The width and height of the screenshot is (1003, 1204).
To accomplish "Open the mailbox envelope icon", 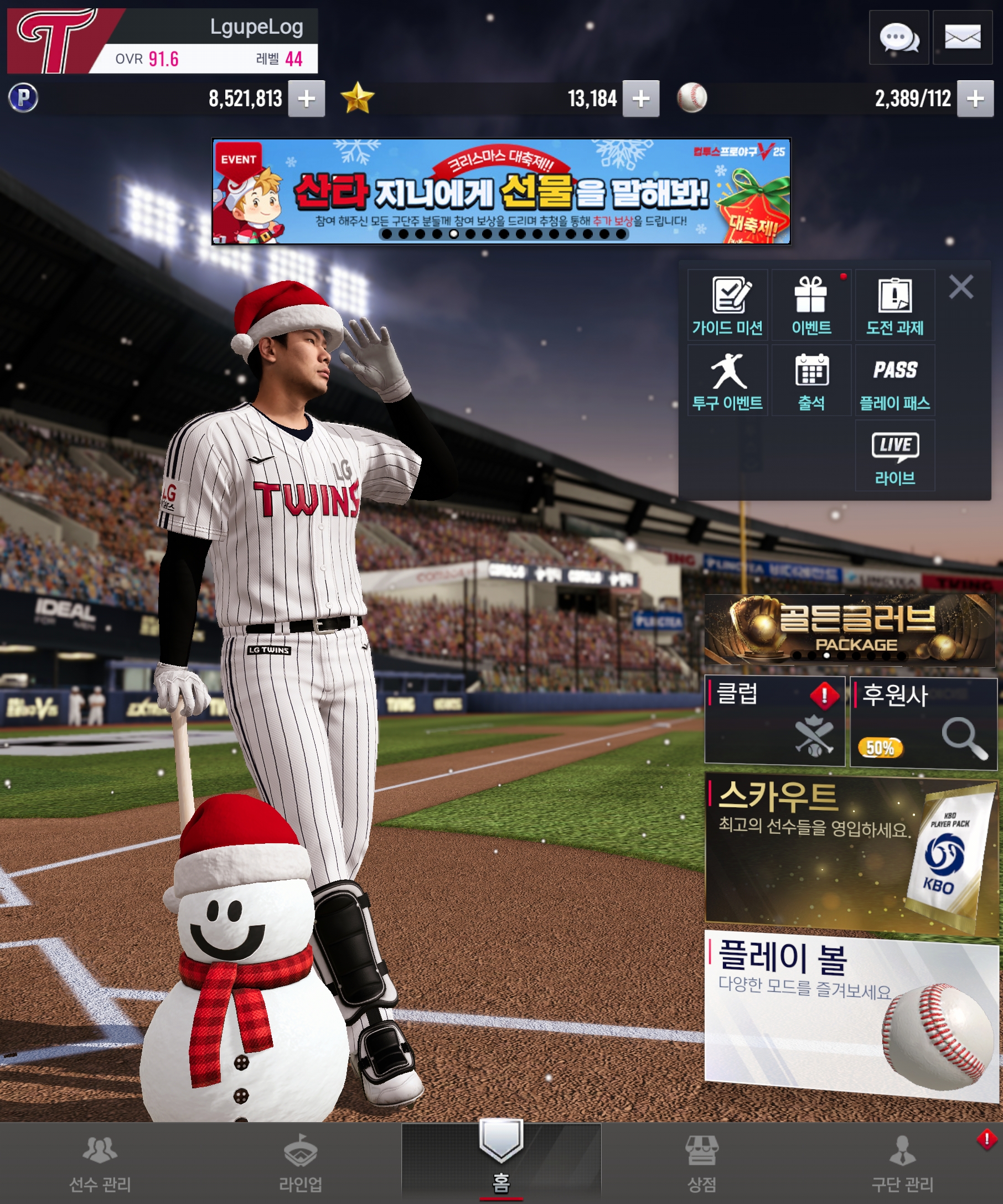I will [x=961, y=38].
